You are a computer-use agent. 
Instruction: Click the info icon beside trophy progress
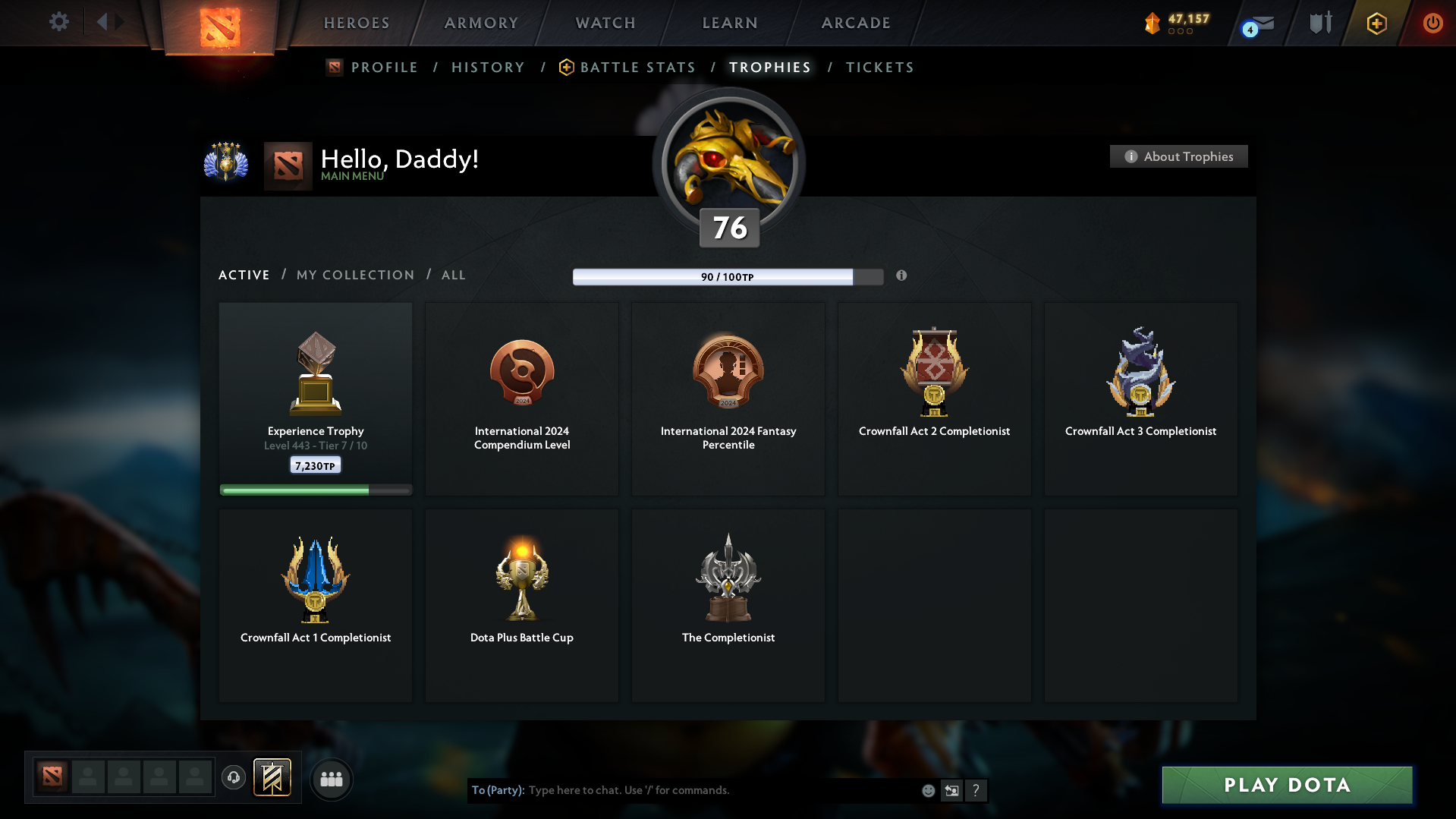(x=902, y=276)
